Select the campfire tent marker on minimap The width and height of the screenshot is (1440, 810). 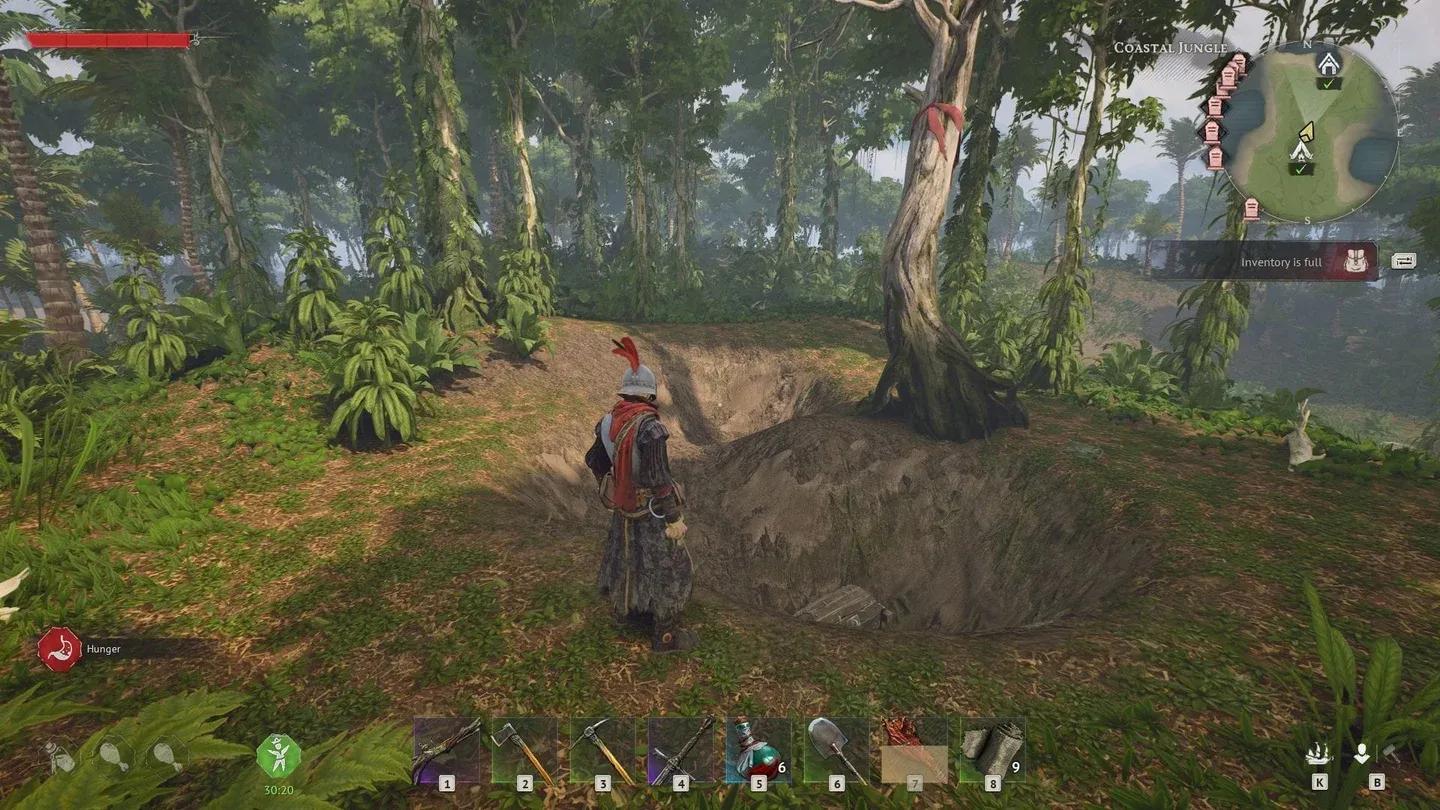1301,150
